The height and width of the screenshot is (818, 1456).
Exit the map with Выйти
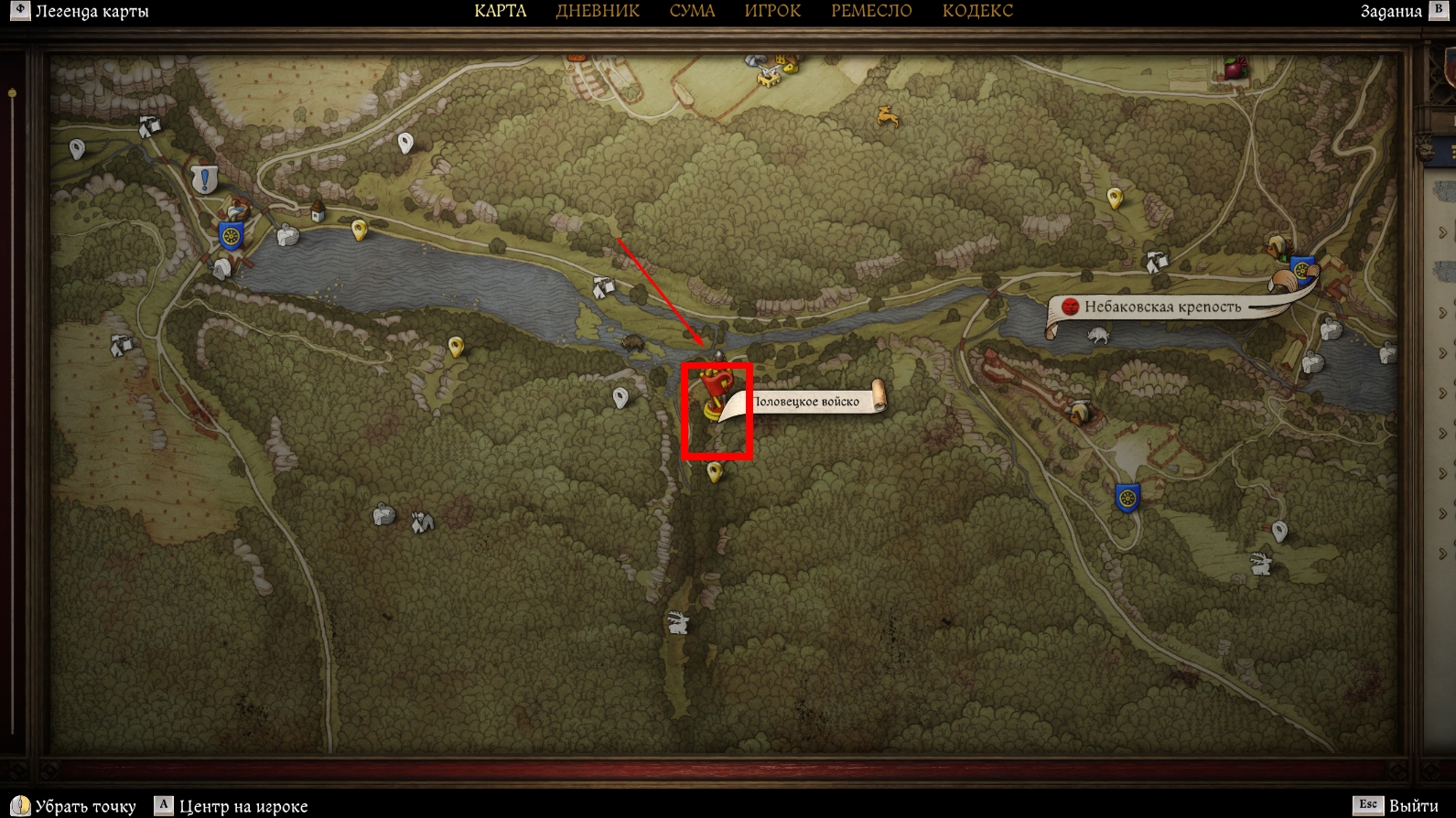(x=1413, y=806)
